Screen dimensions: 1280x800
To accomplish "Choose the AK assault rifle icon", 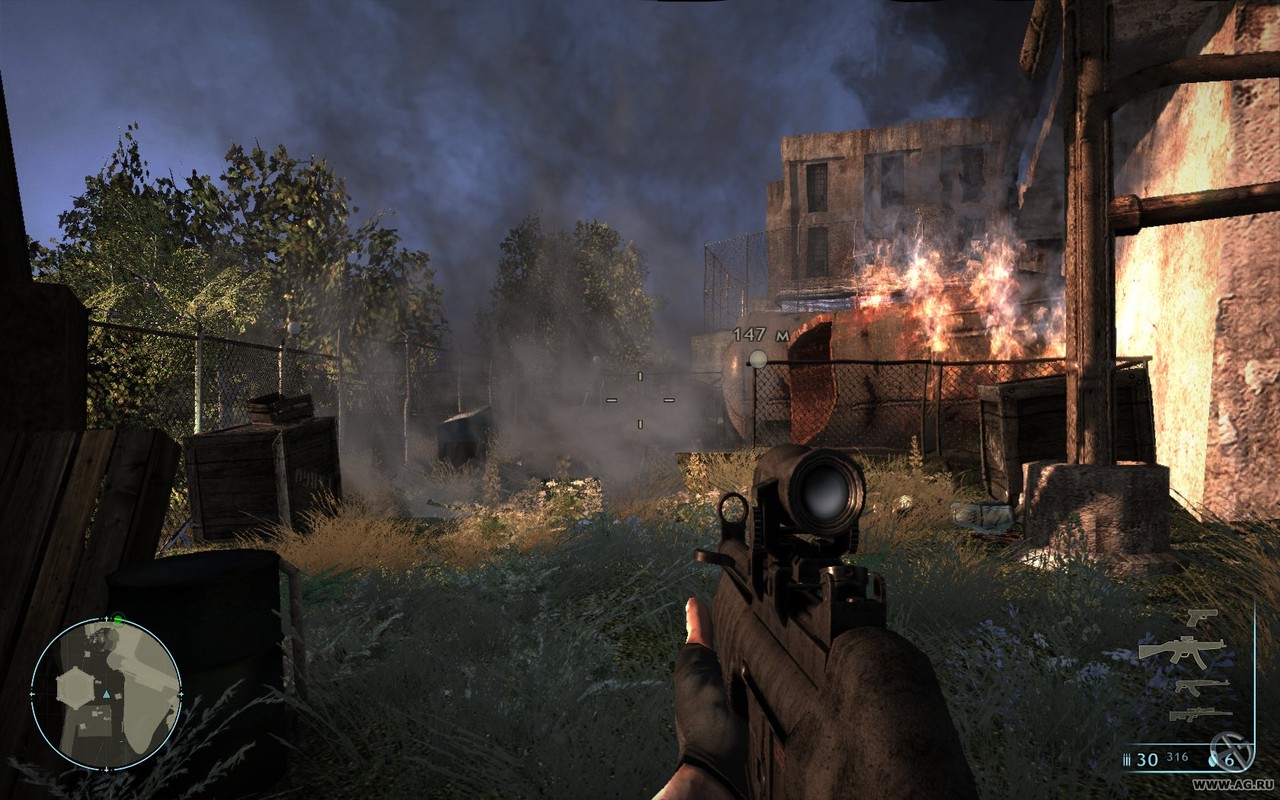I will pos(1201,686).
